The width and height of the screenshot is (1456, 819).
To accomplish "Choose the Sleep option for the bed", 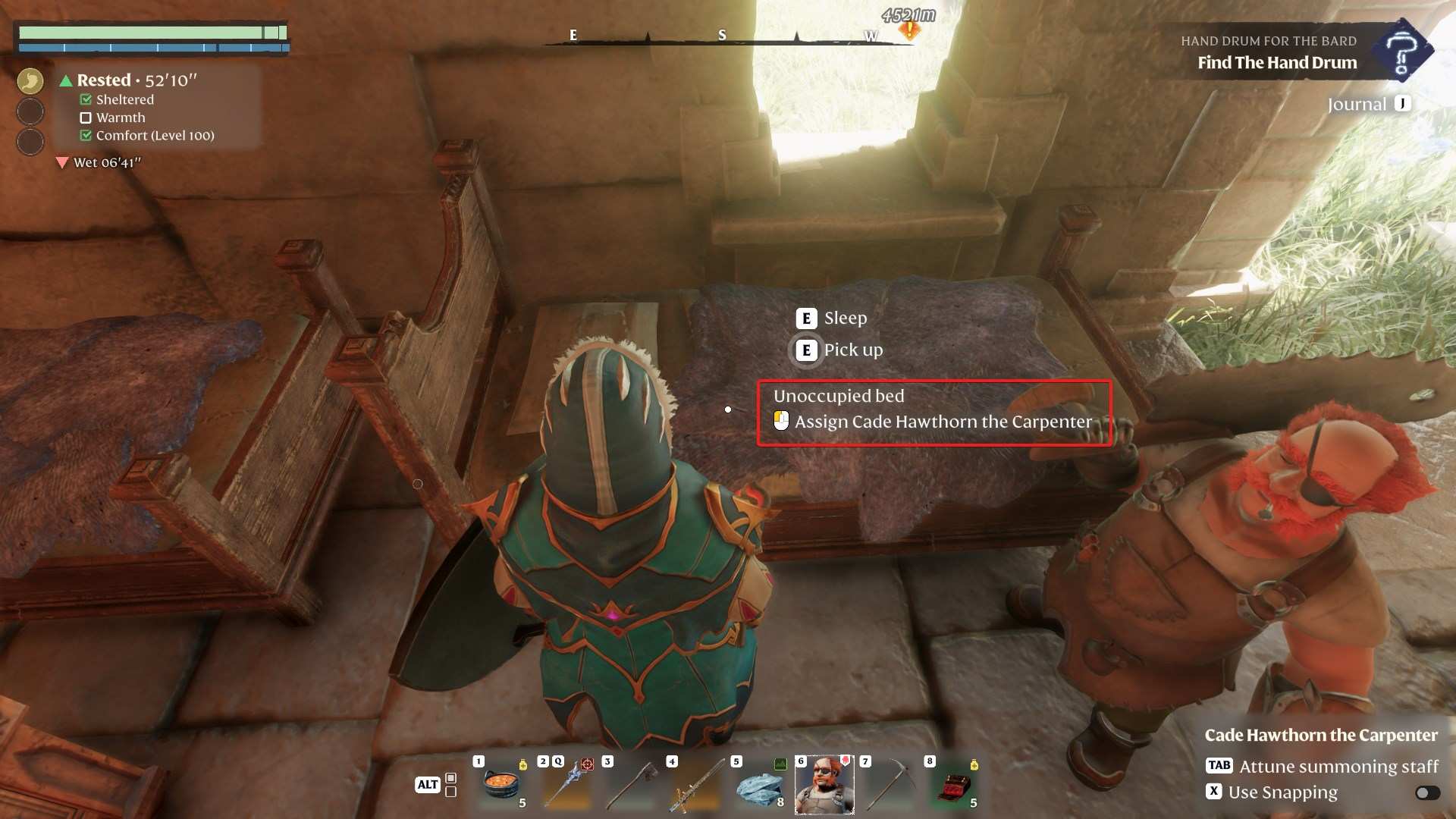I will click(845, 318).
